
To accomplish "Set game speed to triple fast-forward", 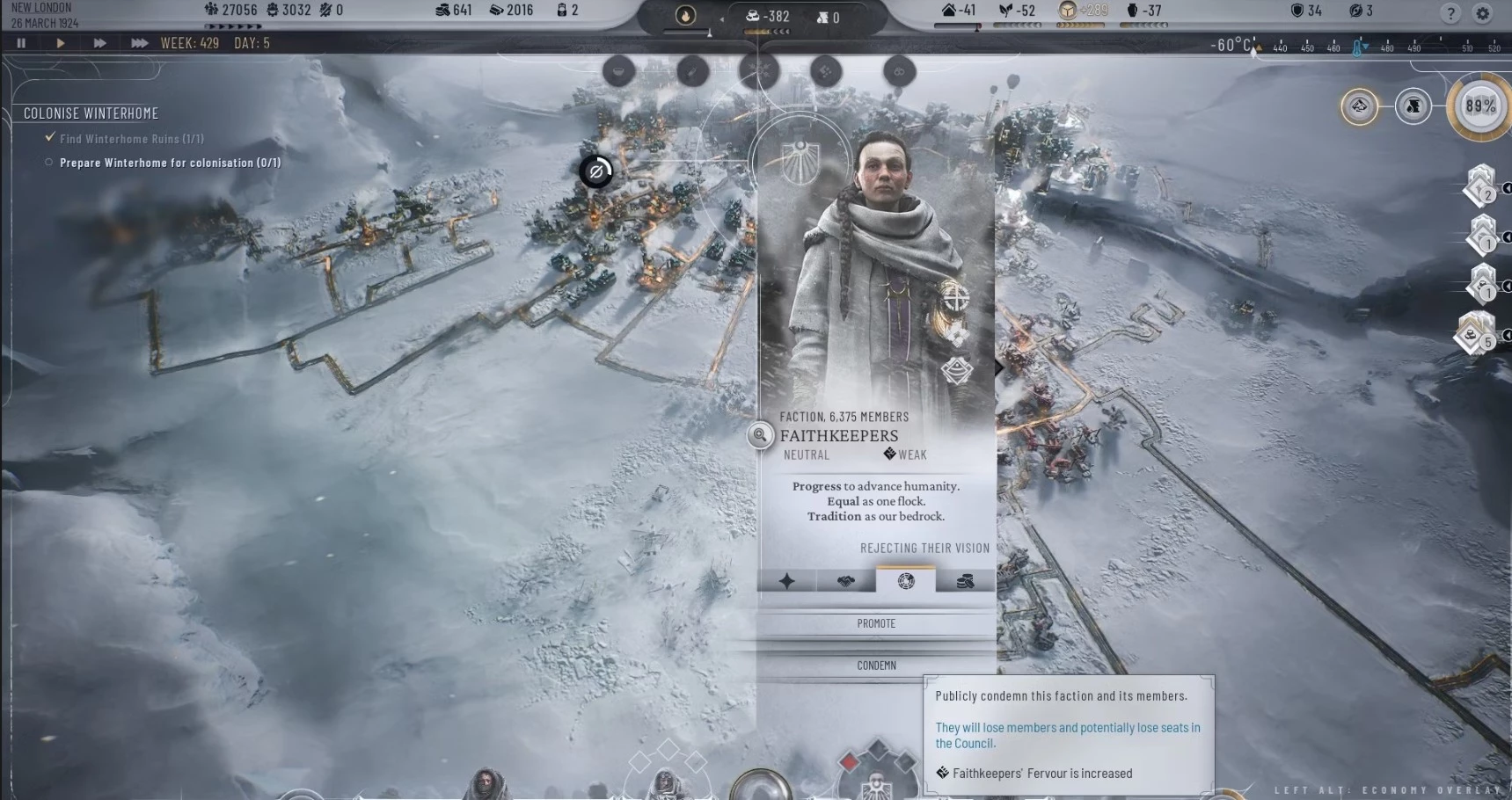I will [x=139, y=43].
